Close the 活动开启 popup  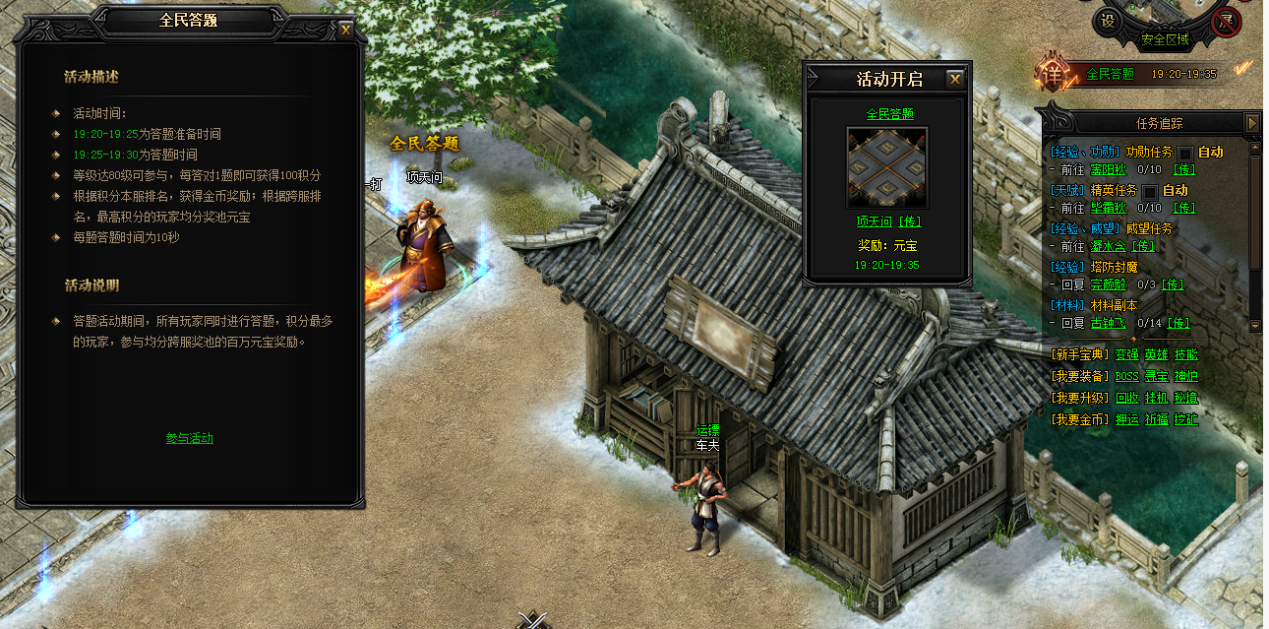pyautogui.click(x=955, y=79)
